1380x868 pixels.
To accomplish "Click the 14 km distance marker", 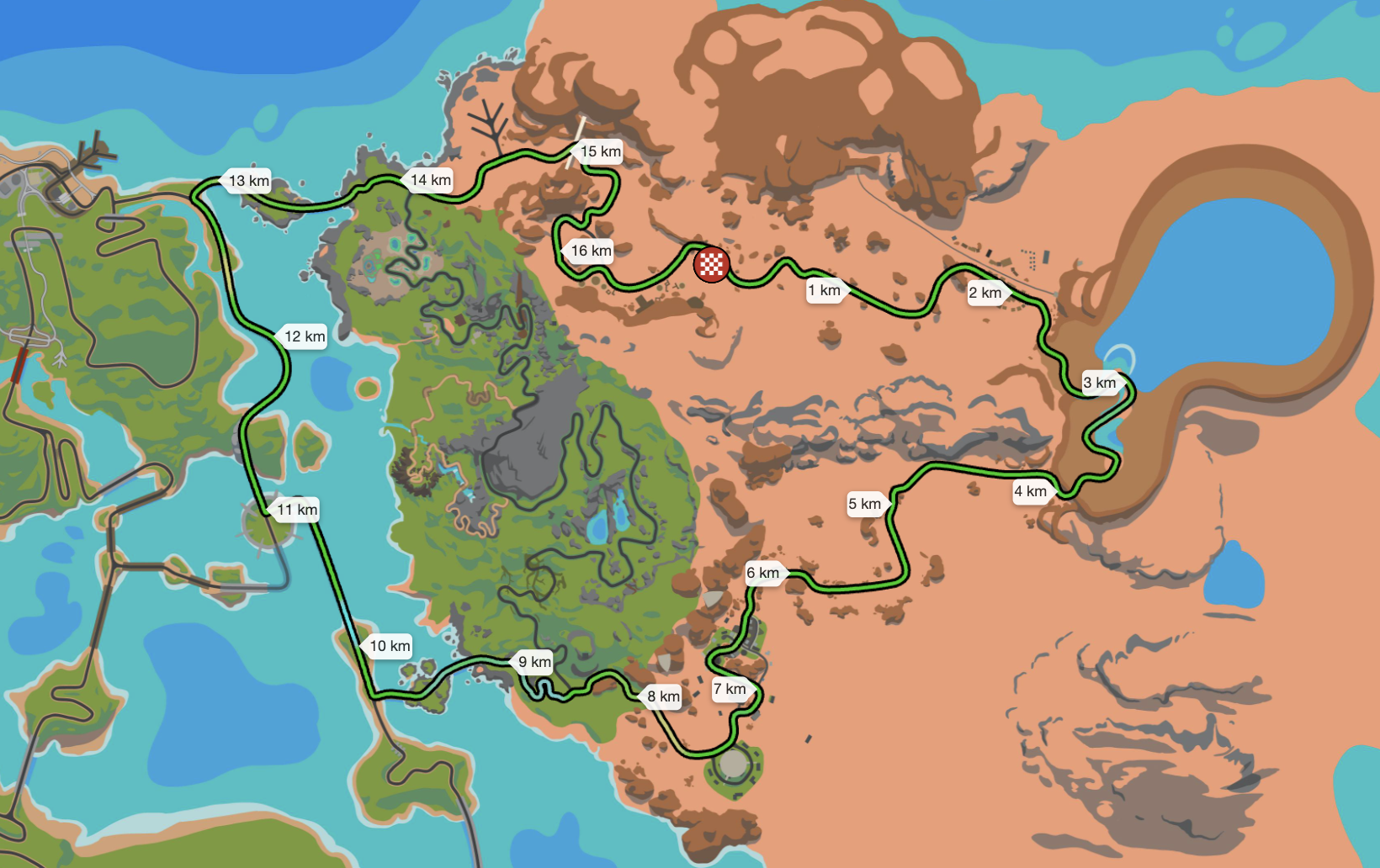I will pos(430,180).
